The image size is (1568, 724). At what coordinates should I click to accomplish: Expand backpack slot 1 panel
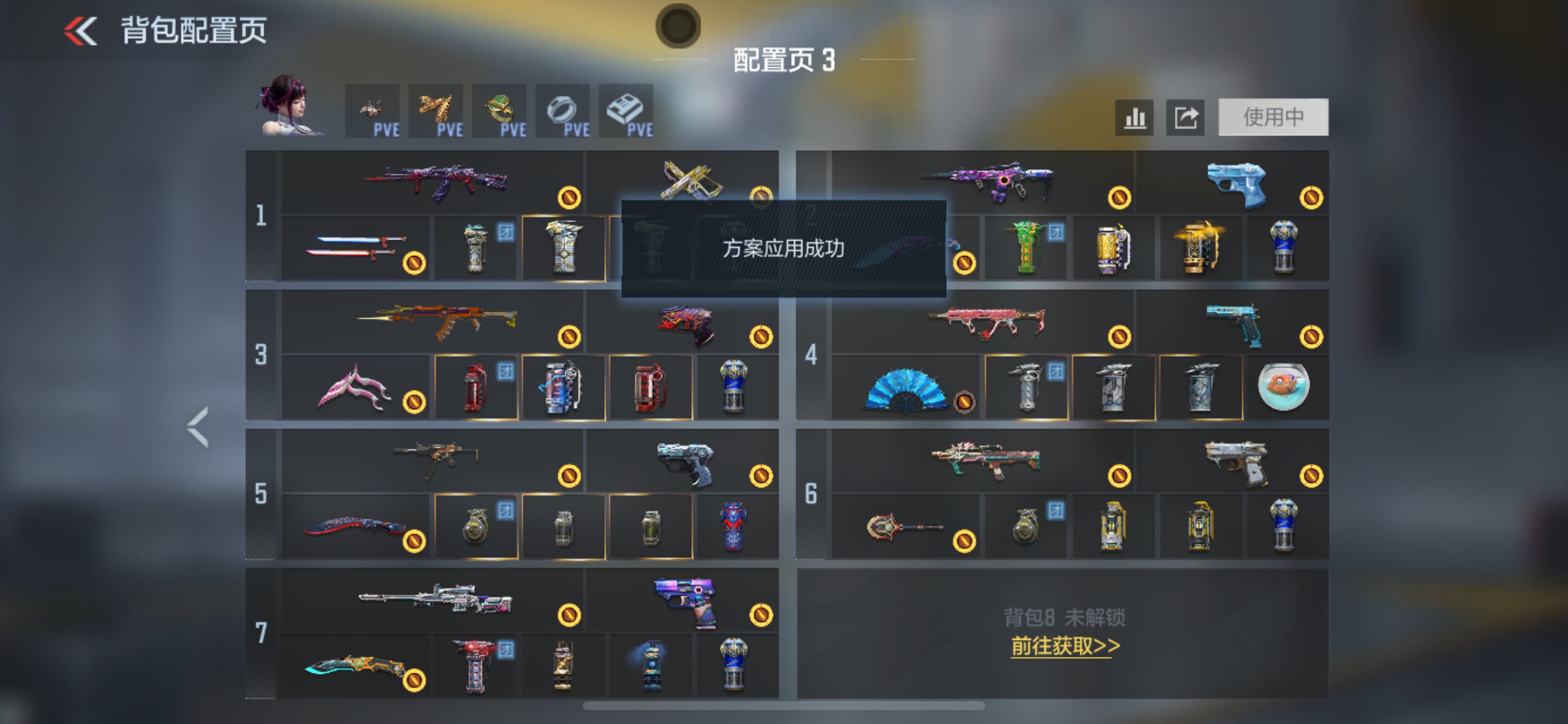(x=261, y=216)
